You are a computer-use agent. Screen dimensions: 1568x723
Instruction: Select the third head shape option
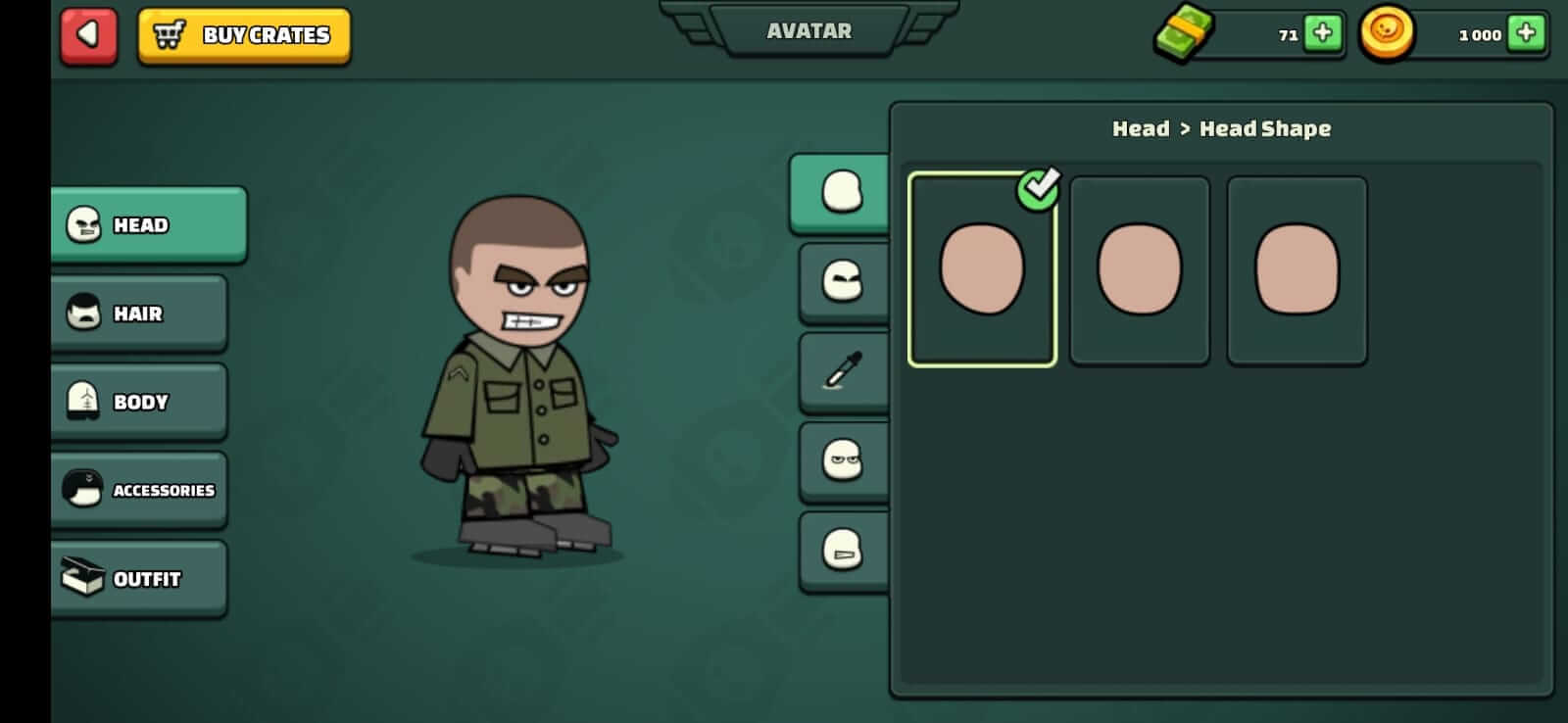[1296, 265]
